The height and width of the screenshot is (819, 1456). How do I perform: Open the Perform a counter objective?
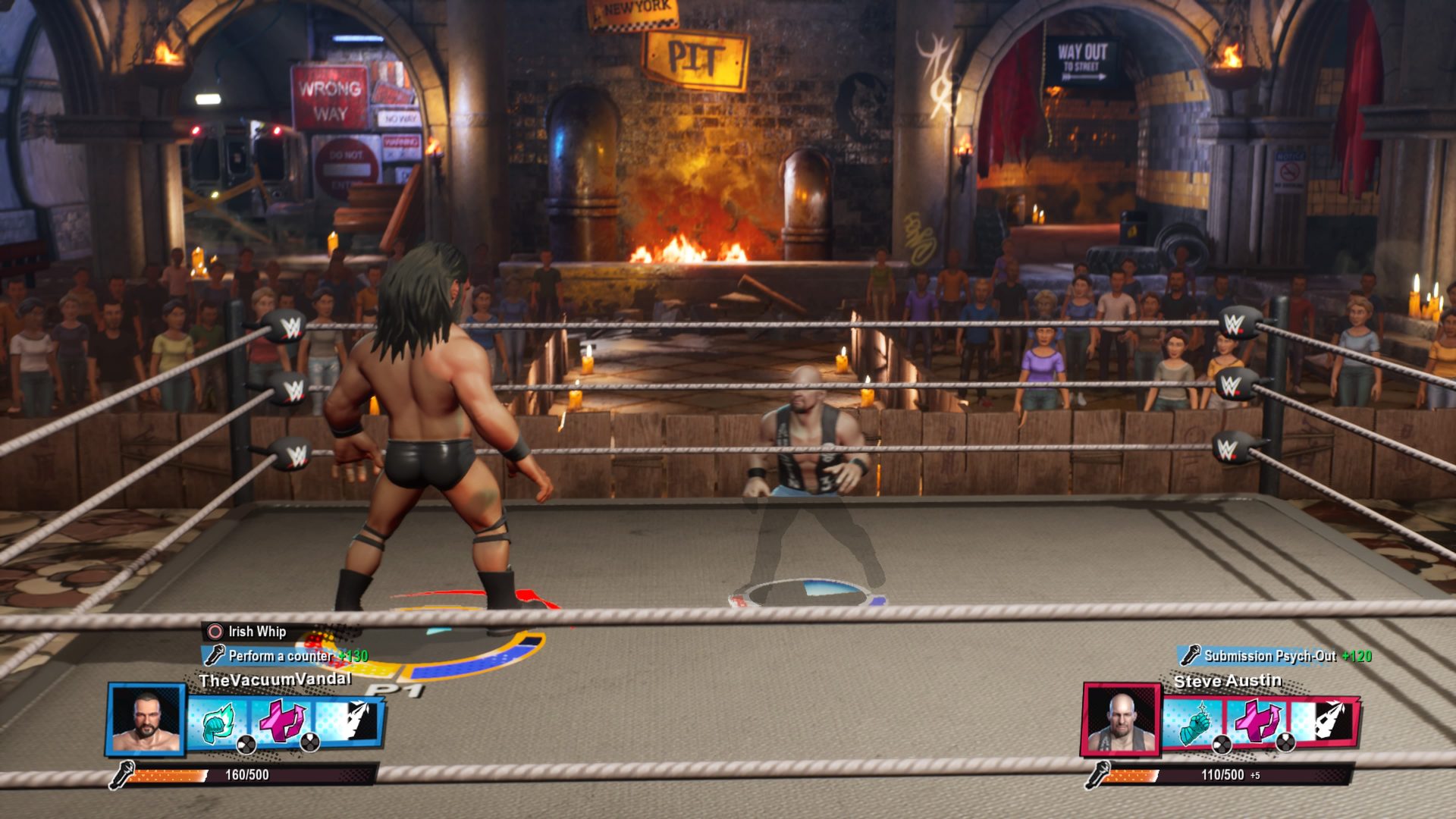281,656
